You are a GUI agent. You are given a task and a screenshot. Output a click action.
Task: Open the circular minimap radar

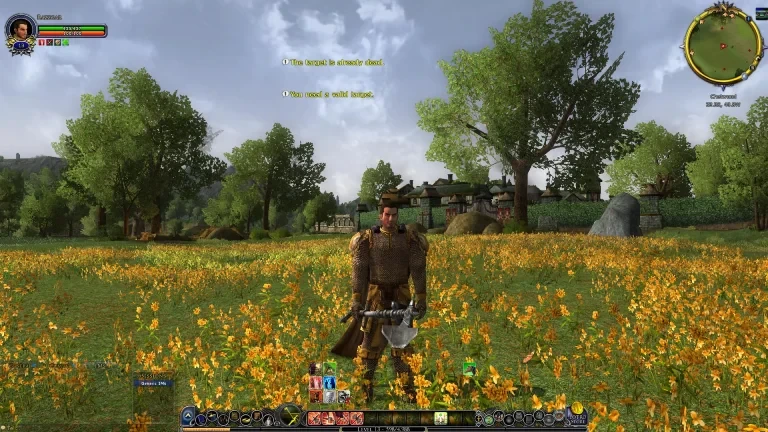coord(722,43)
